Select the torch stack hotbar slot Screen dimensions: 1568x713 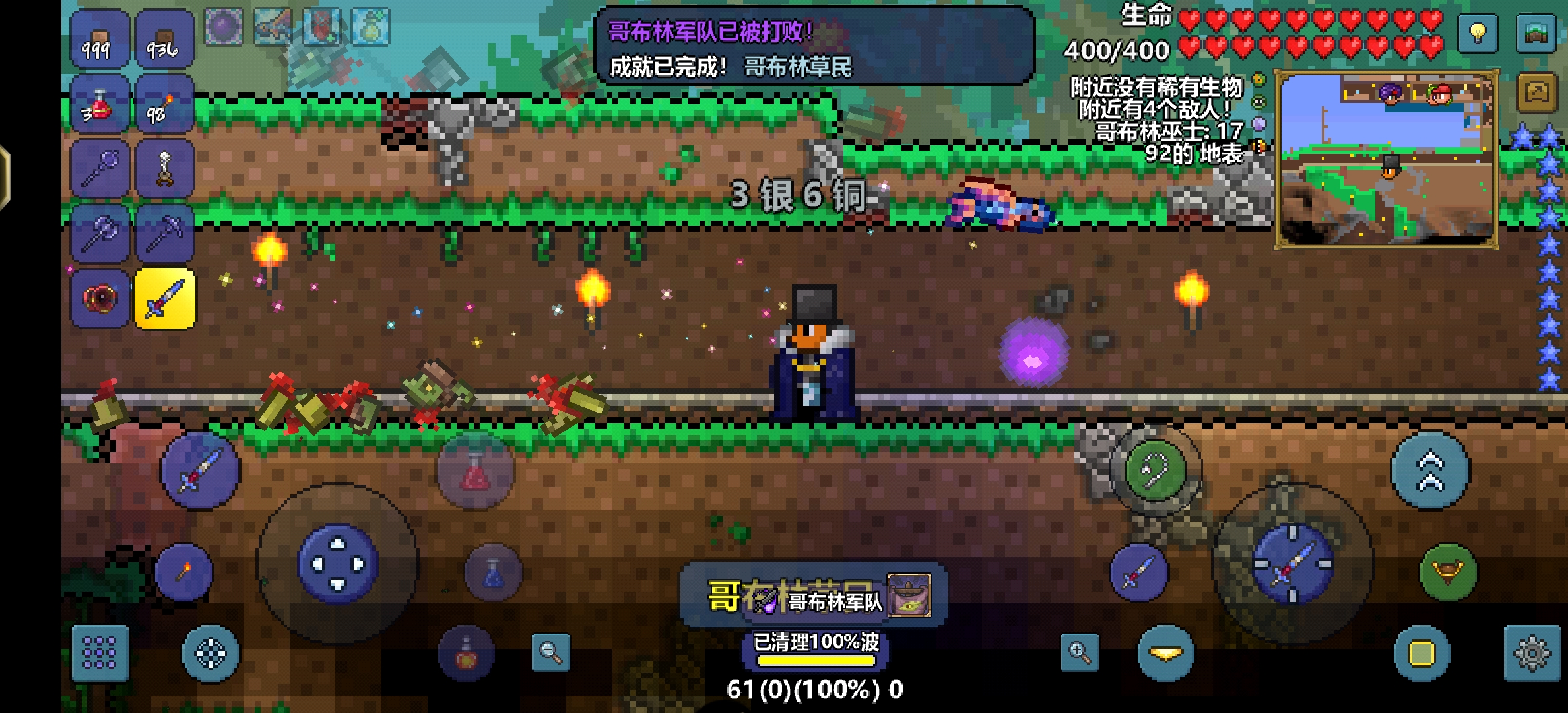165,106
